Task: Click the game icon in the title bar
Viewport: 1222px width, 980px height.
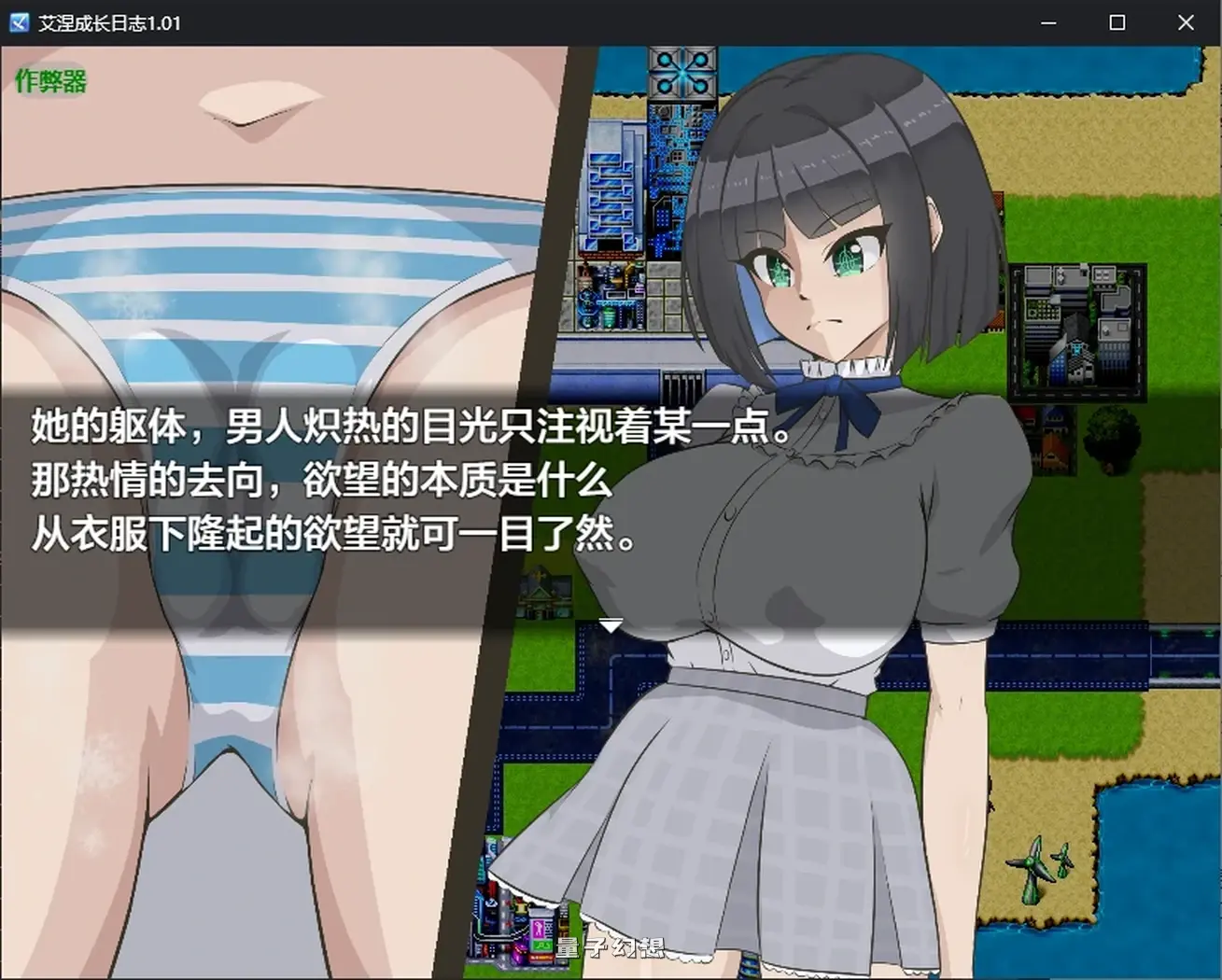Action: 19,22
